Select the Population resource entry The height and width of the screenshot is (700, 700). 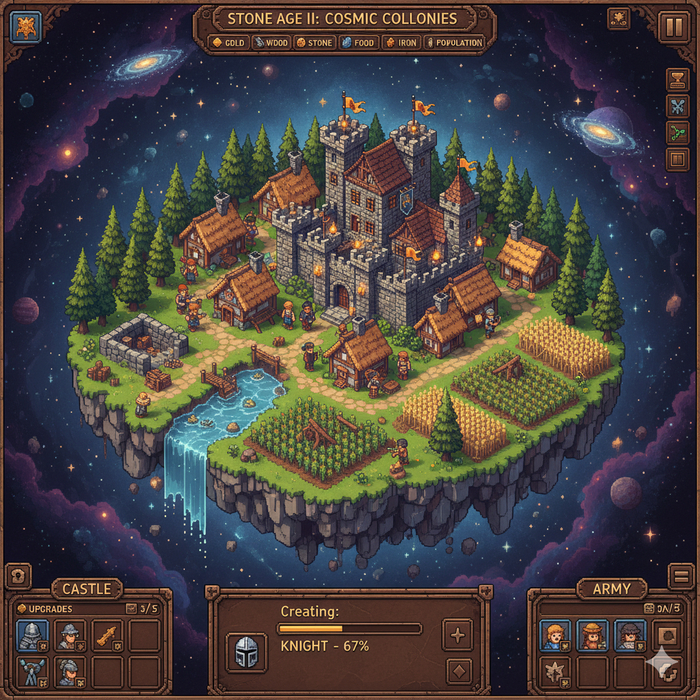[454, 43]
